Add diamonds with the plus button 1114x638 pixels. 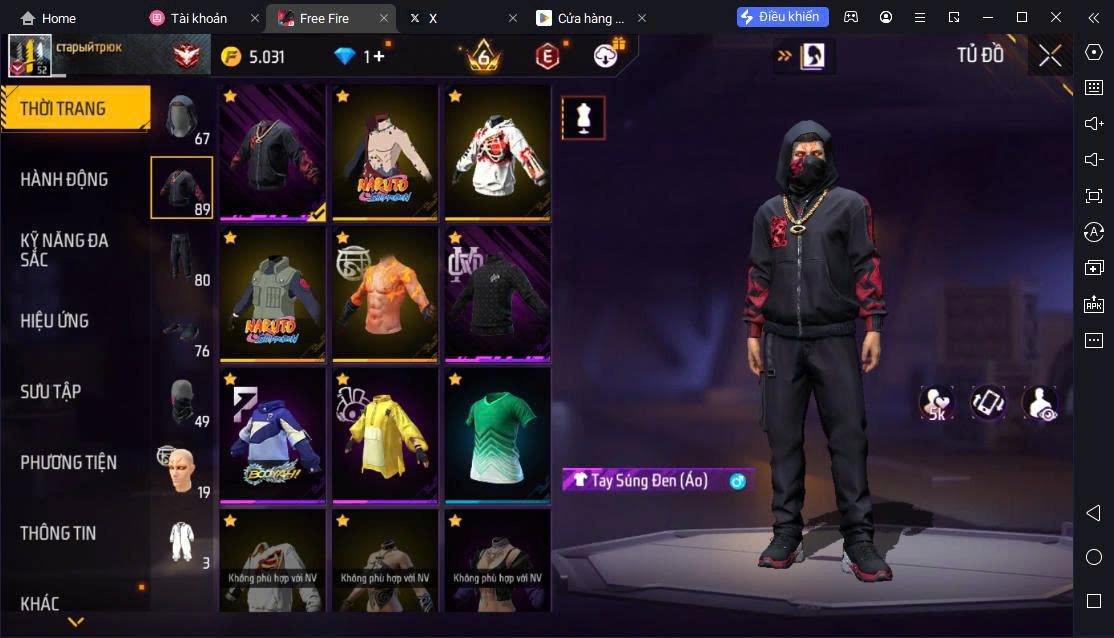point(379,57)
